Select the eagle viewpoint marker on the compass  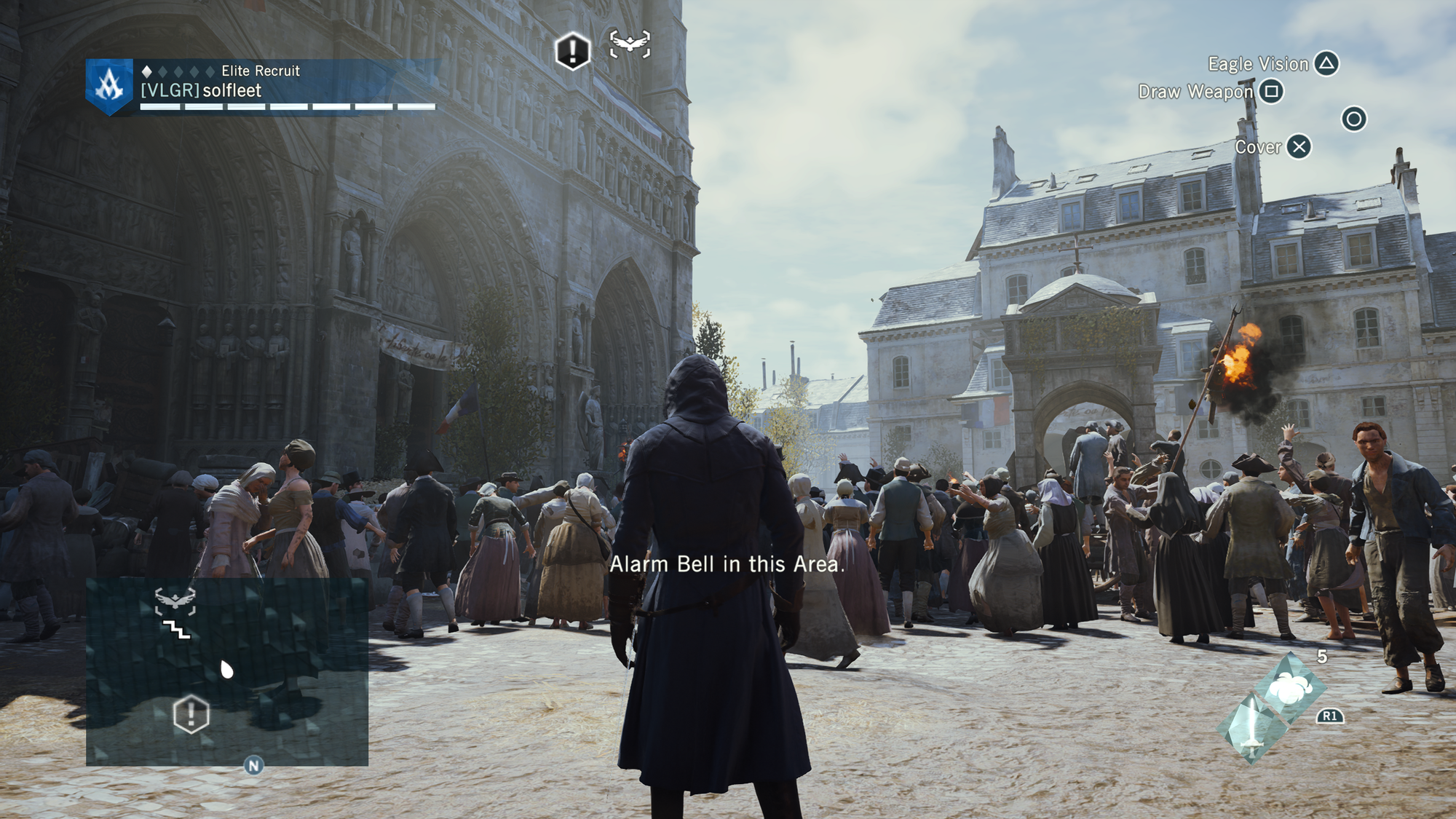pos(630,44)
